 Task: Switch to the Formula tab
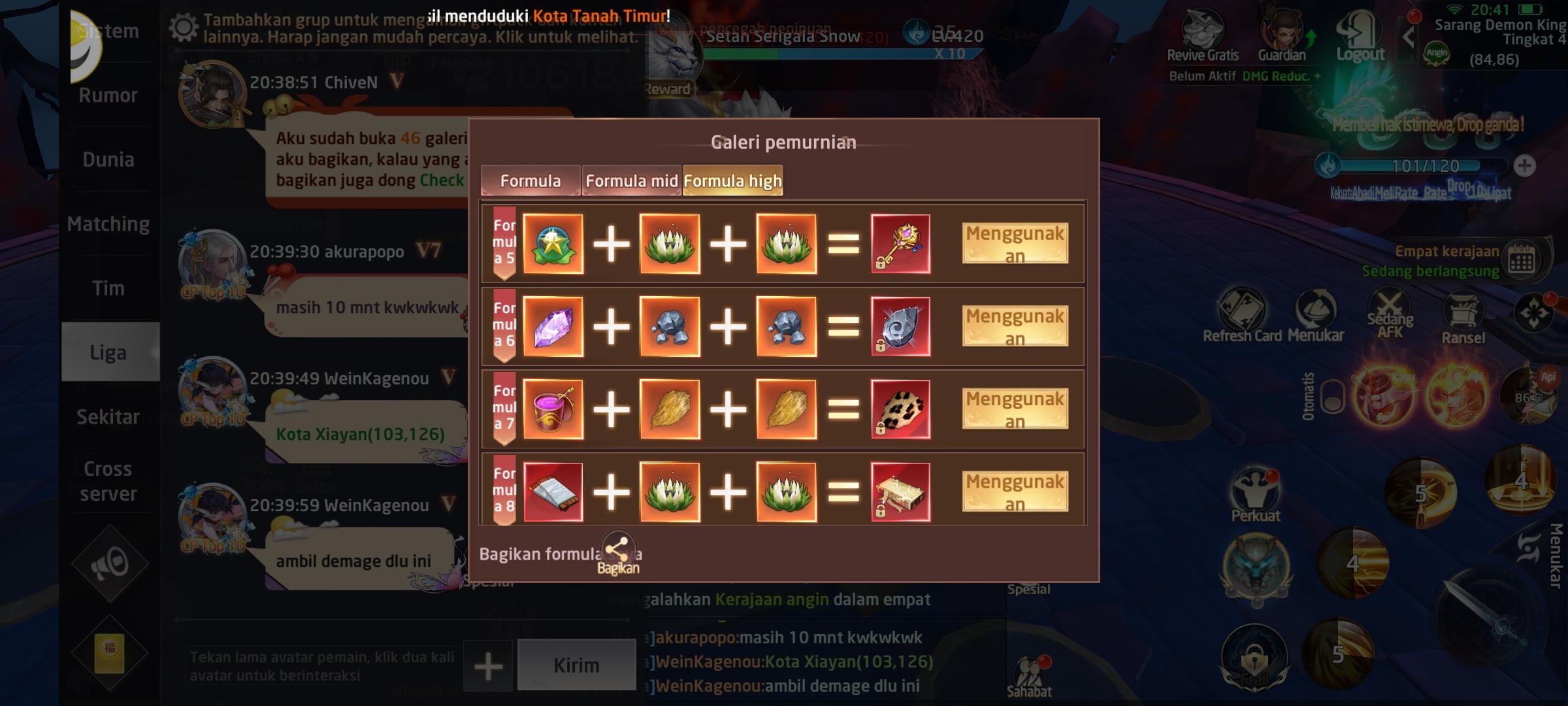point(531,180)
